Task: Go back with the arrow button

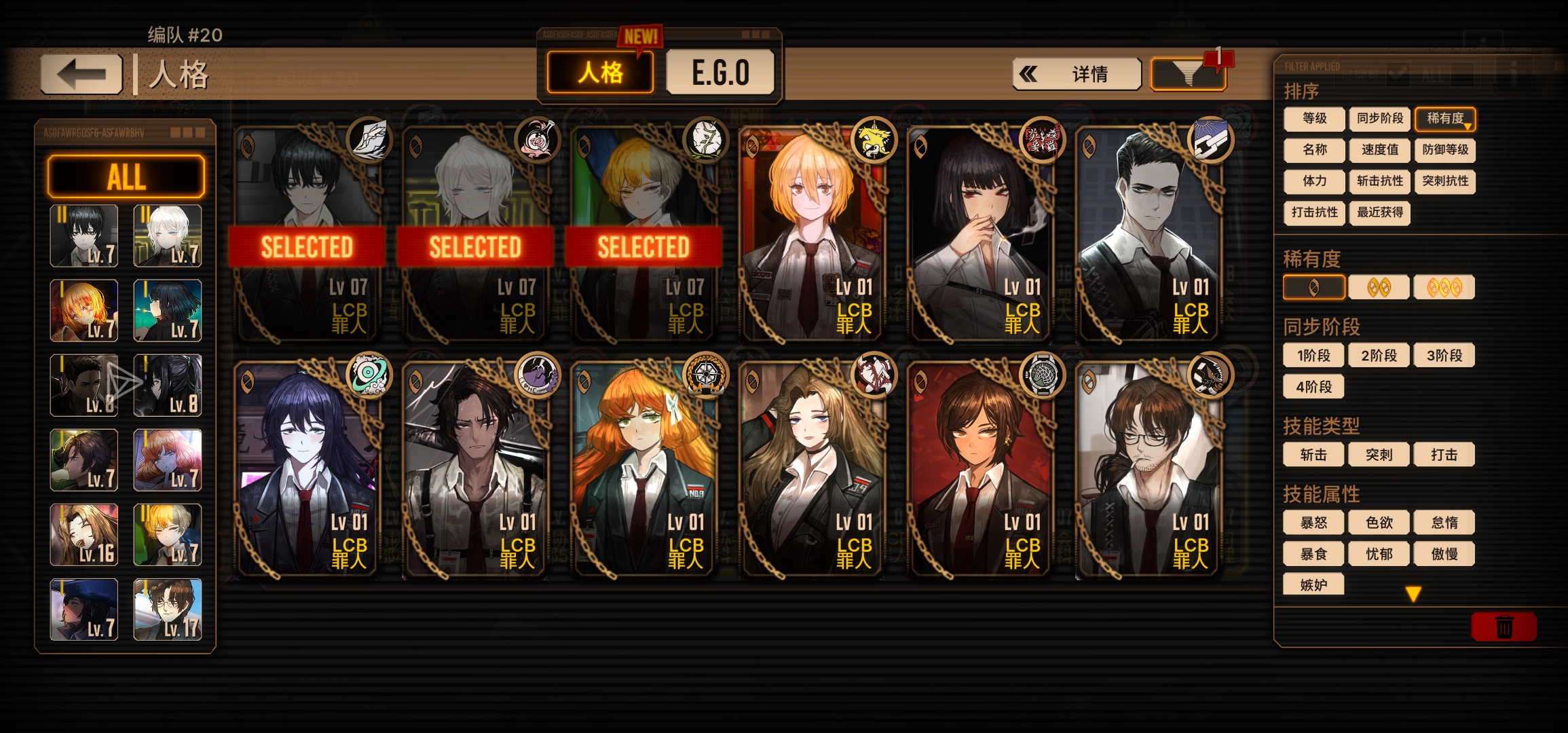Action: click(x=81, y=74)
